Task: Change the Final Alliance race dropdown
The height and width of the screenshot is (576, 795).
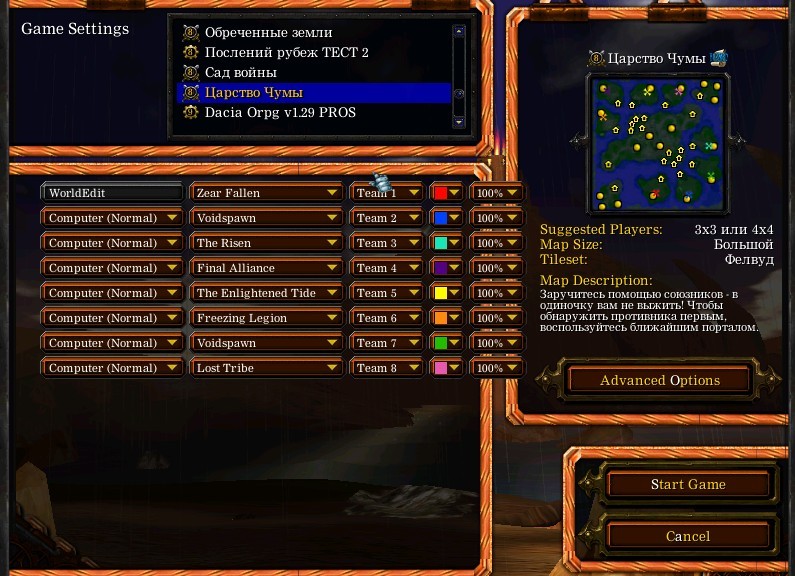Action: pos(265,268)
